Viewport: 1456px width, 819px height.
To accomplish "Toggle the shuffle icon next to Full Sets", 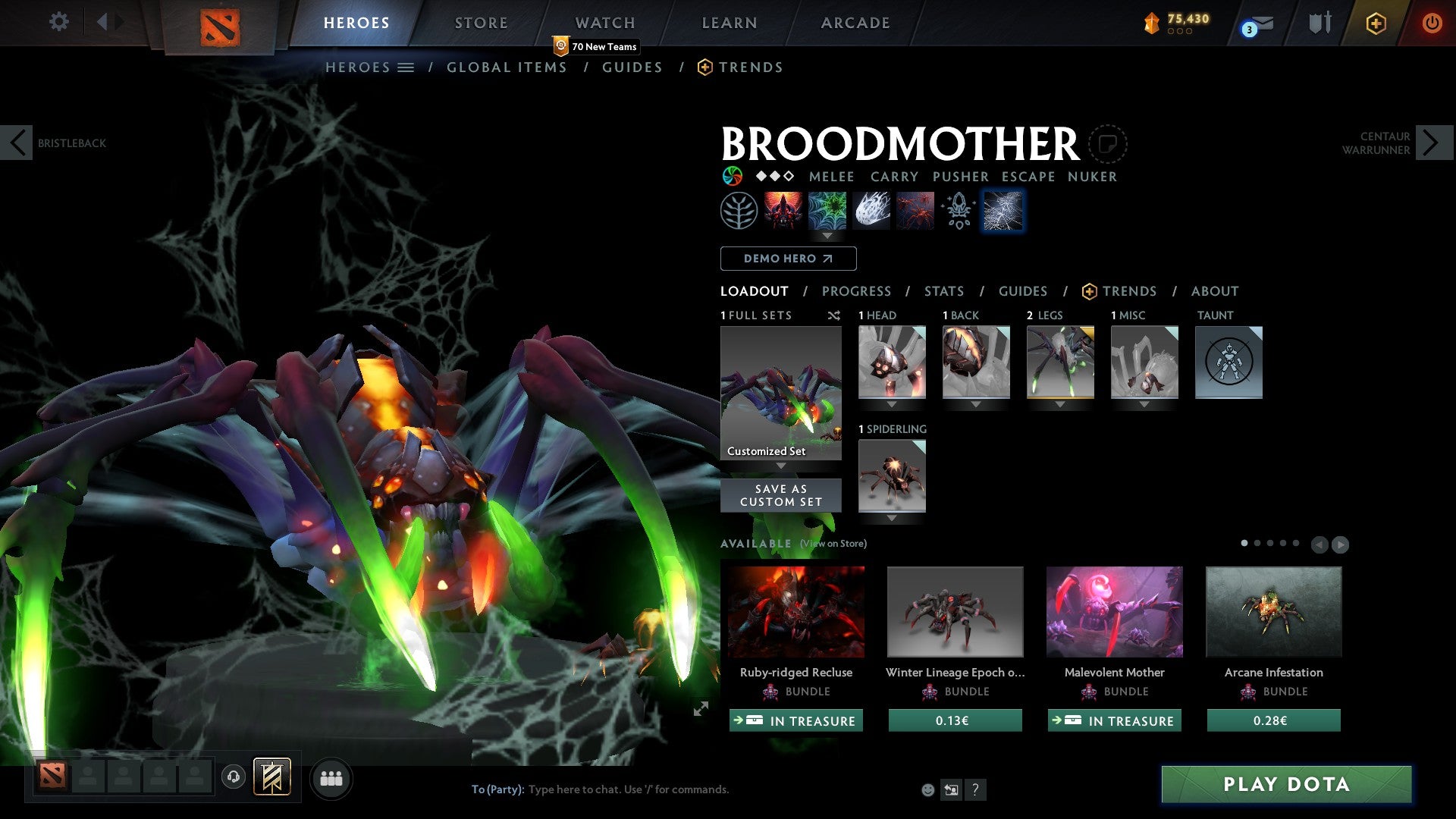I will (834, 315).
